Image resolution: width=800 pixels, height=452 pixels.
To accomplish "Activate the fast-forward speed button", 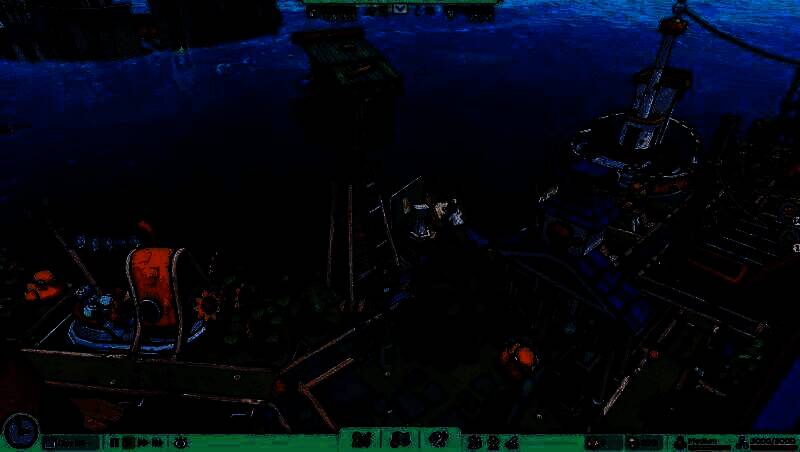I will point(143,442).
